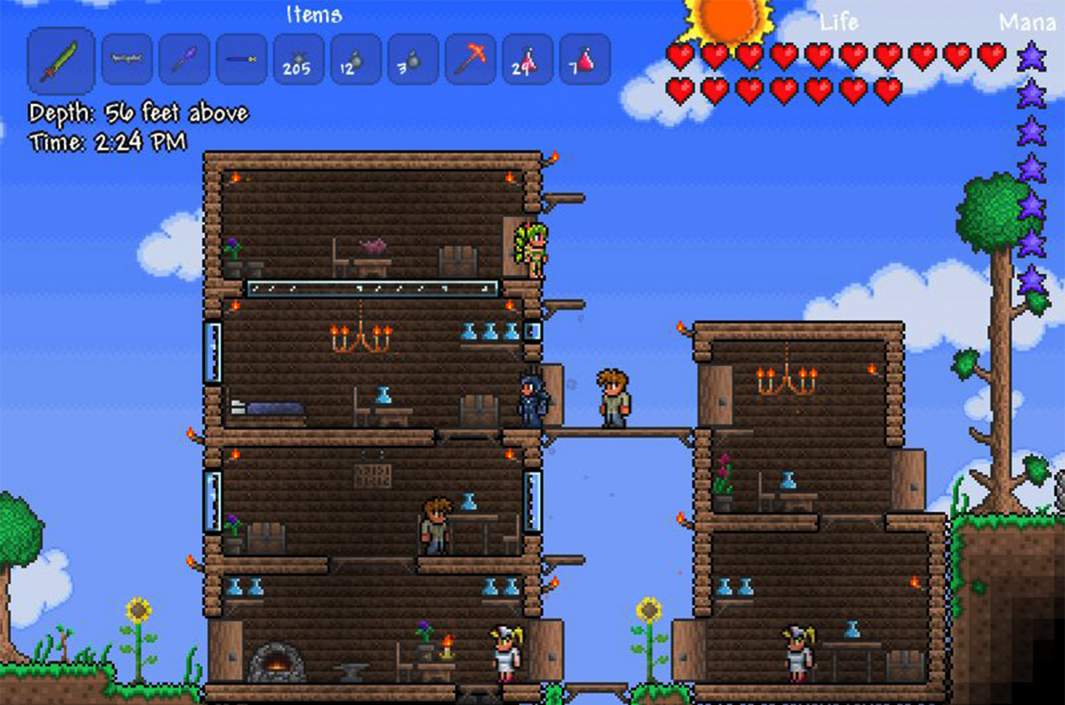Screen dimensions: 1065x705
Task: Choose the purple spear hotbar slot
Action: pos(184,60)
